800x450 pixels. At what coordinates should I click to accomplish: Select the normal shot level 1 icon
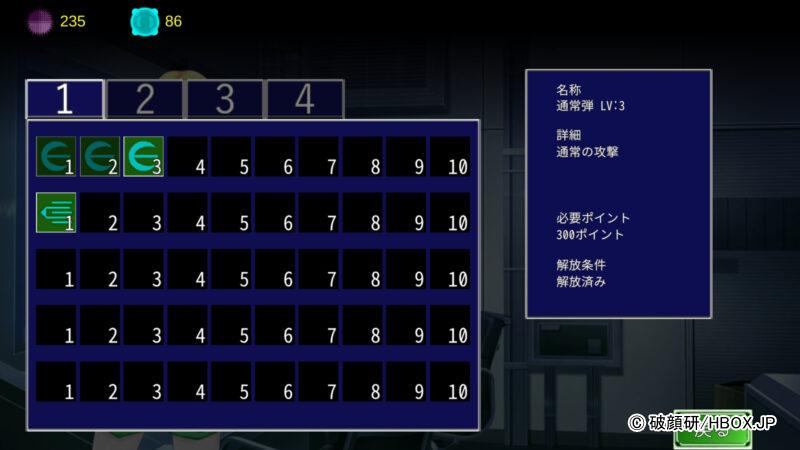tap(56, 157)
